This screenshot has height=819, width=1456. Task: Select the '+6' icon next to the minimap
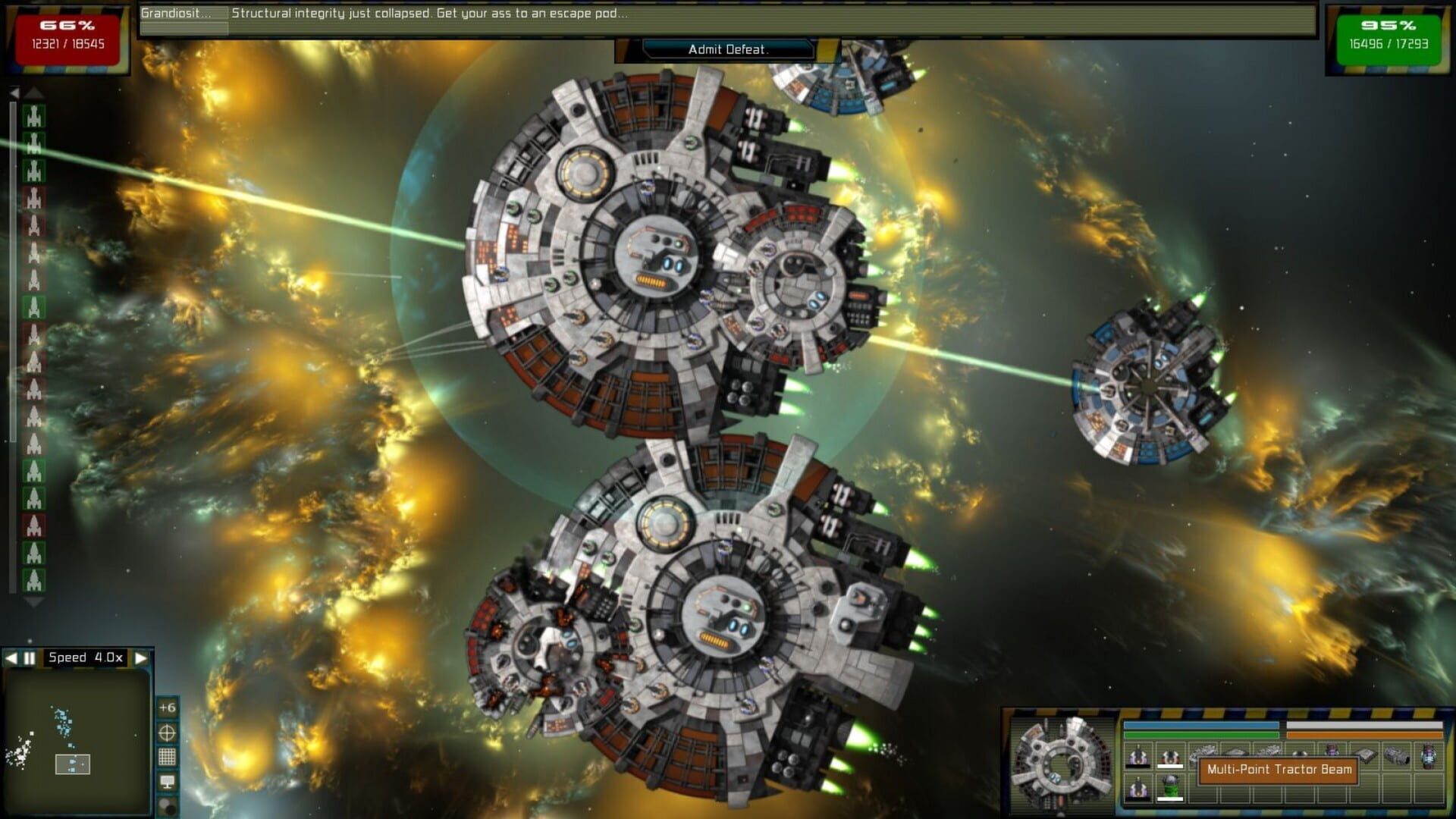167,708
